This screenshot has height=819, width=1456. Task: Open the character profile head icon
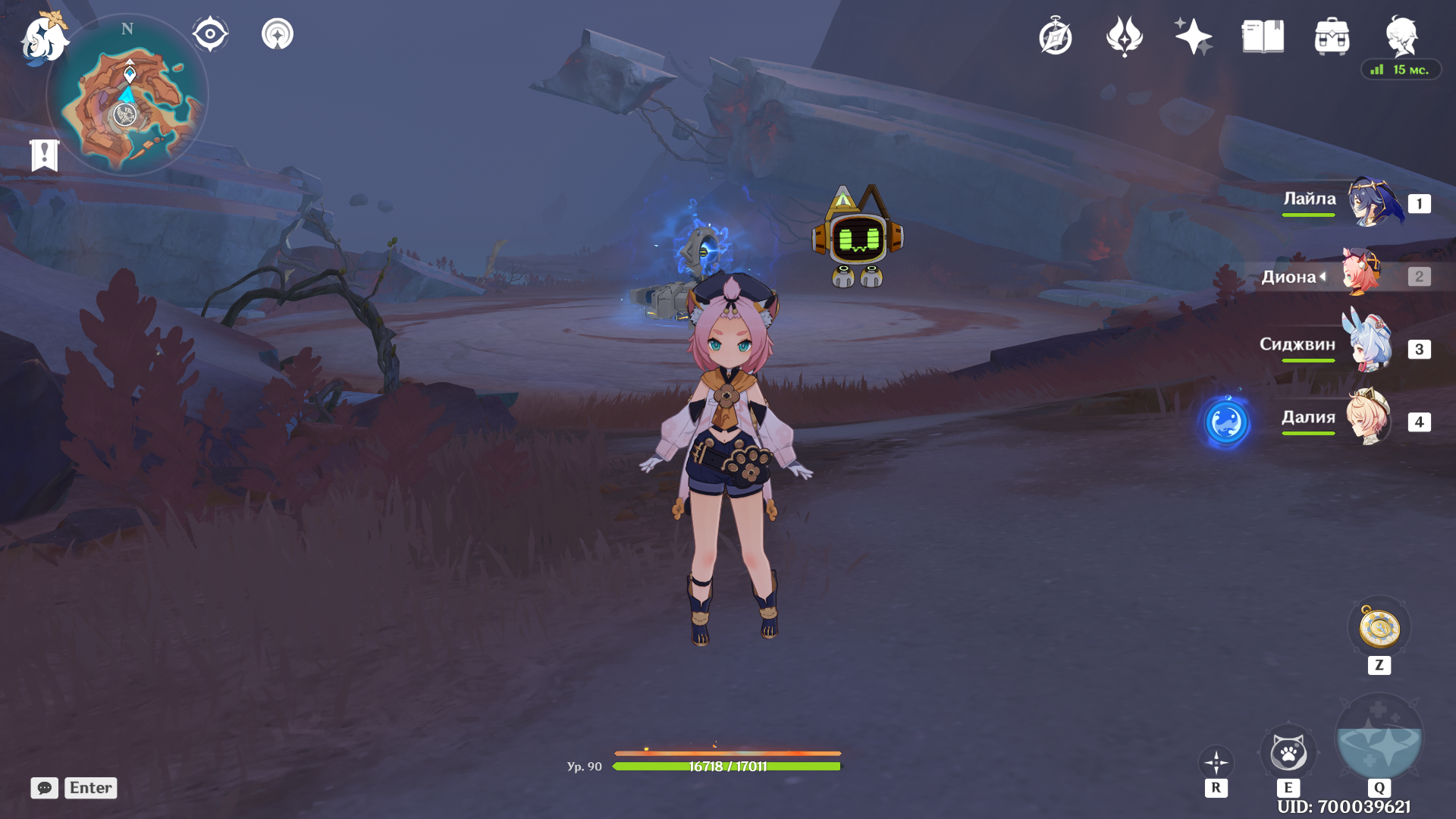[1401, 36]
